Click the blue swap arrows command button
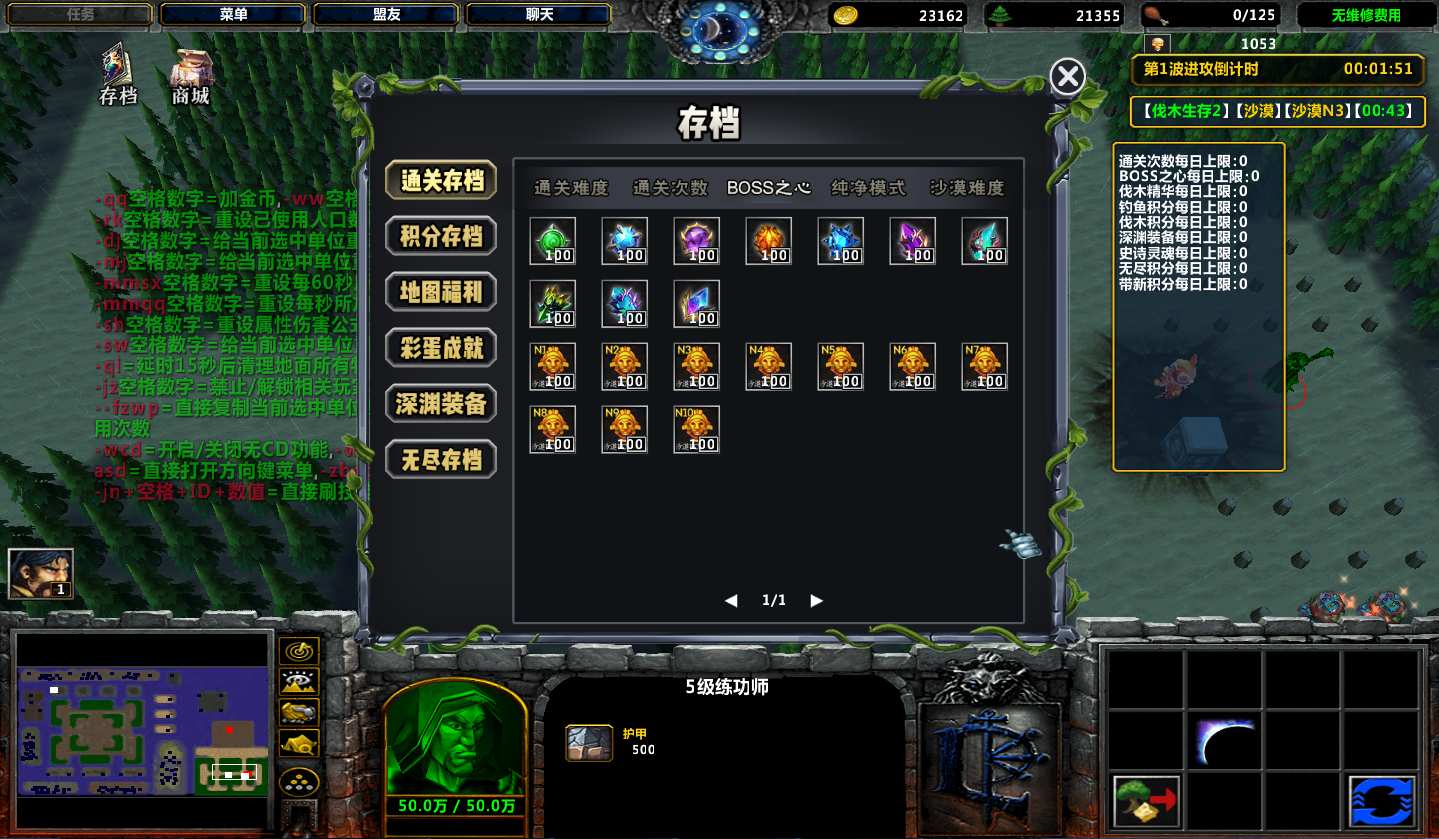Screen dimensions: 1439x839 (1381, 802)
